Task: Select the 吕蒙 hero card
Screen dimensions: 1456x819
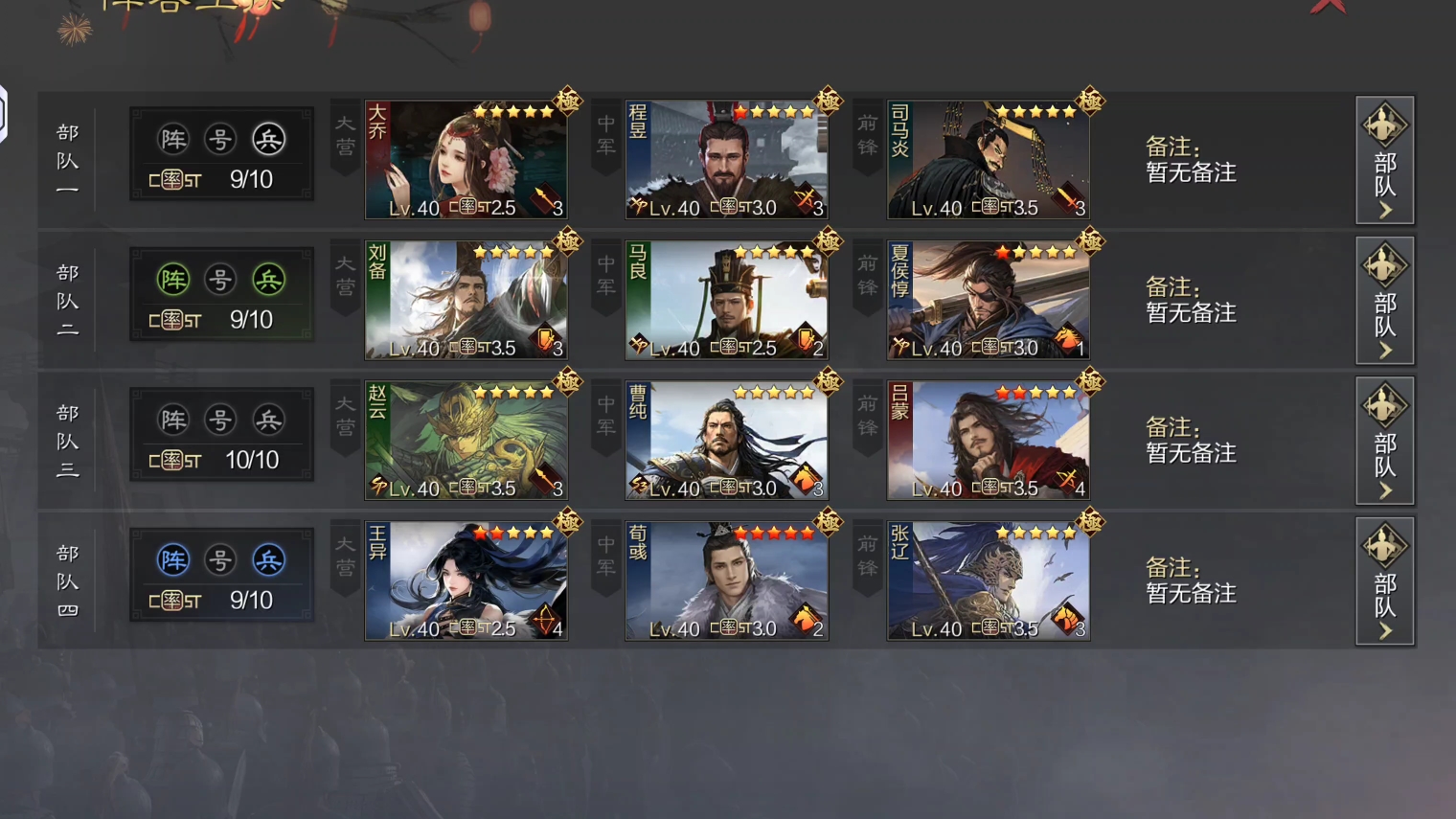Action: pyautogui.click(x=988, y=441)
